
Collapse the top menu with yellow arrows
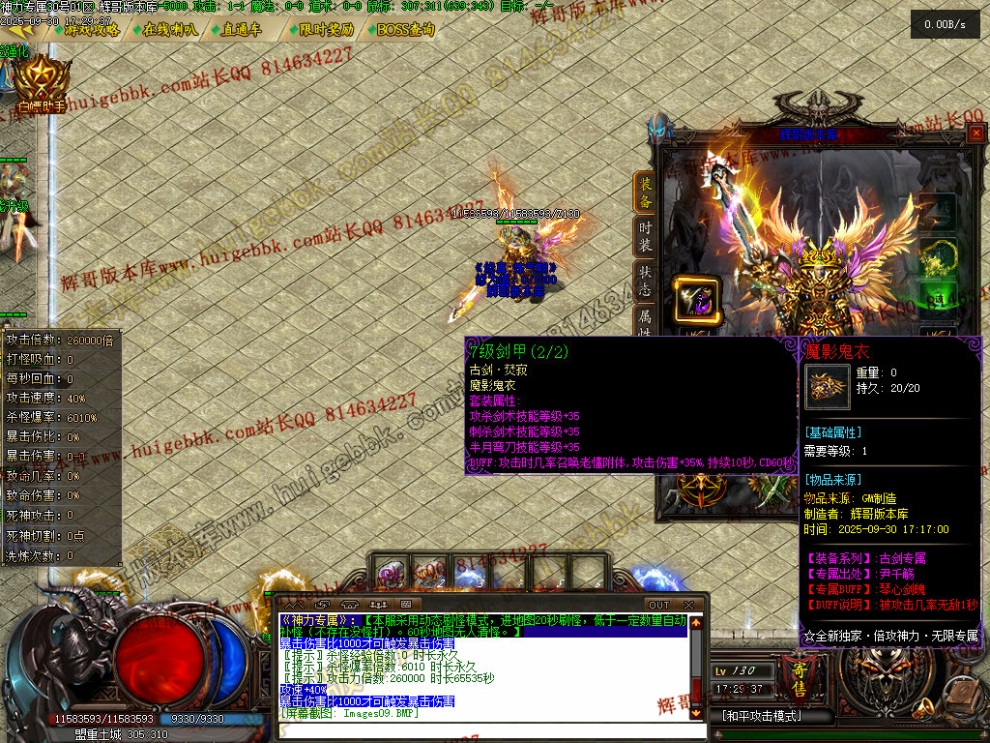(x=21, y=30)
